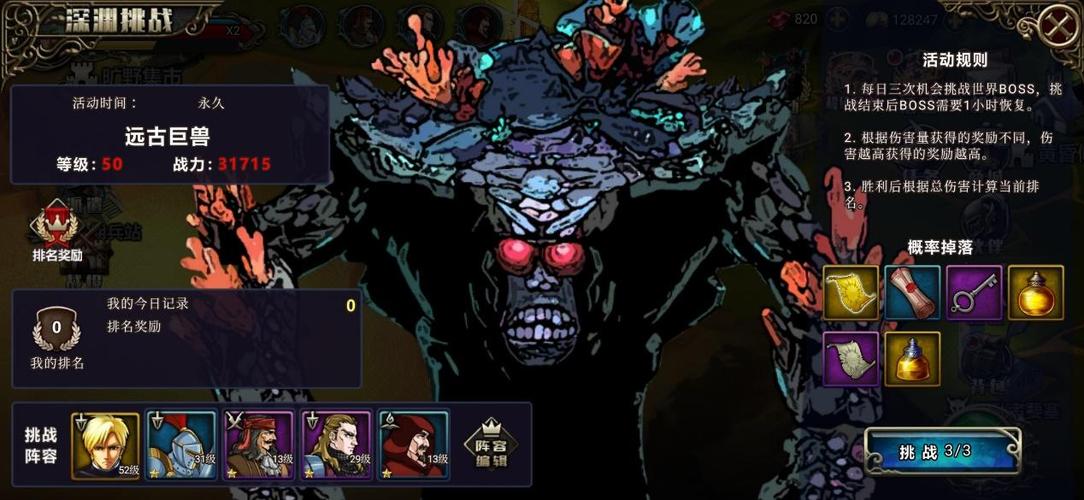Start the boss challenge (挑战 3/3)

[940, 452]
